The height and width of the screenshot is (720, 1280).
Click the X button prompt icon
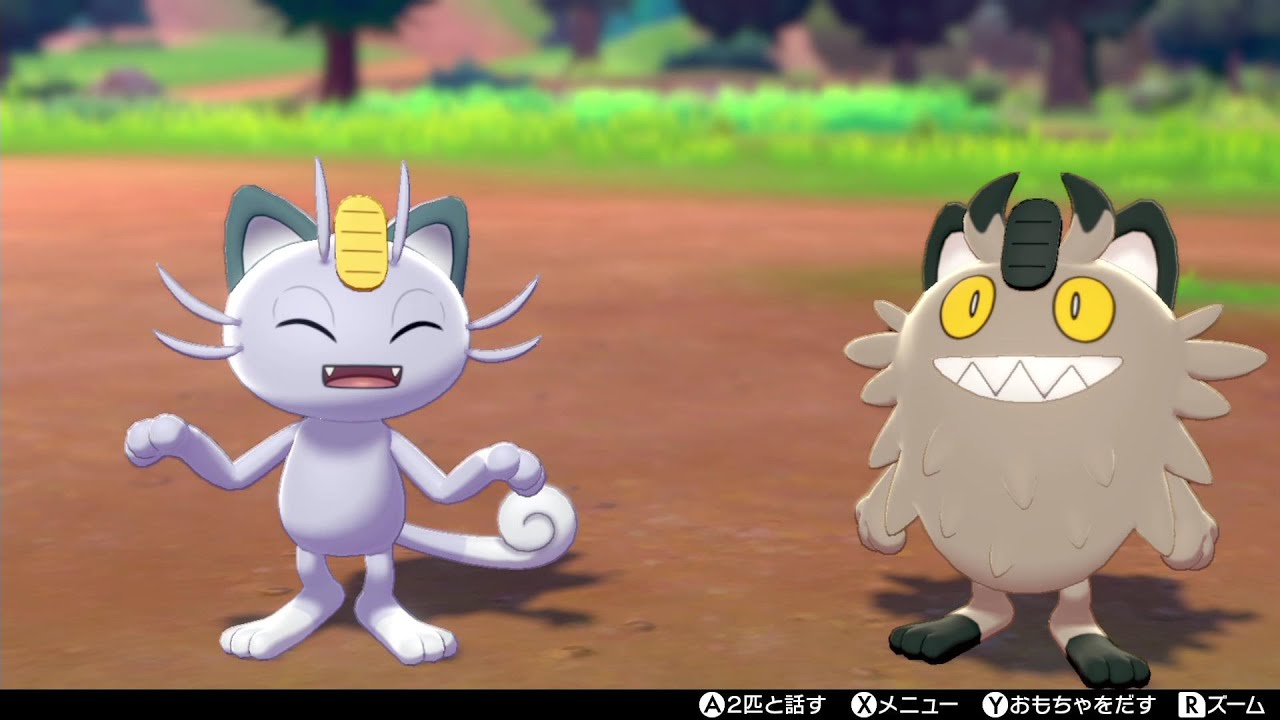coord(866,704)
